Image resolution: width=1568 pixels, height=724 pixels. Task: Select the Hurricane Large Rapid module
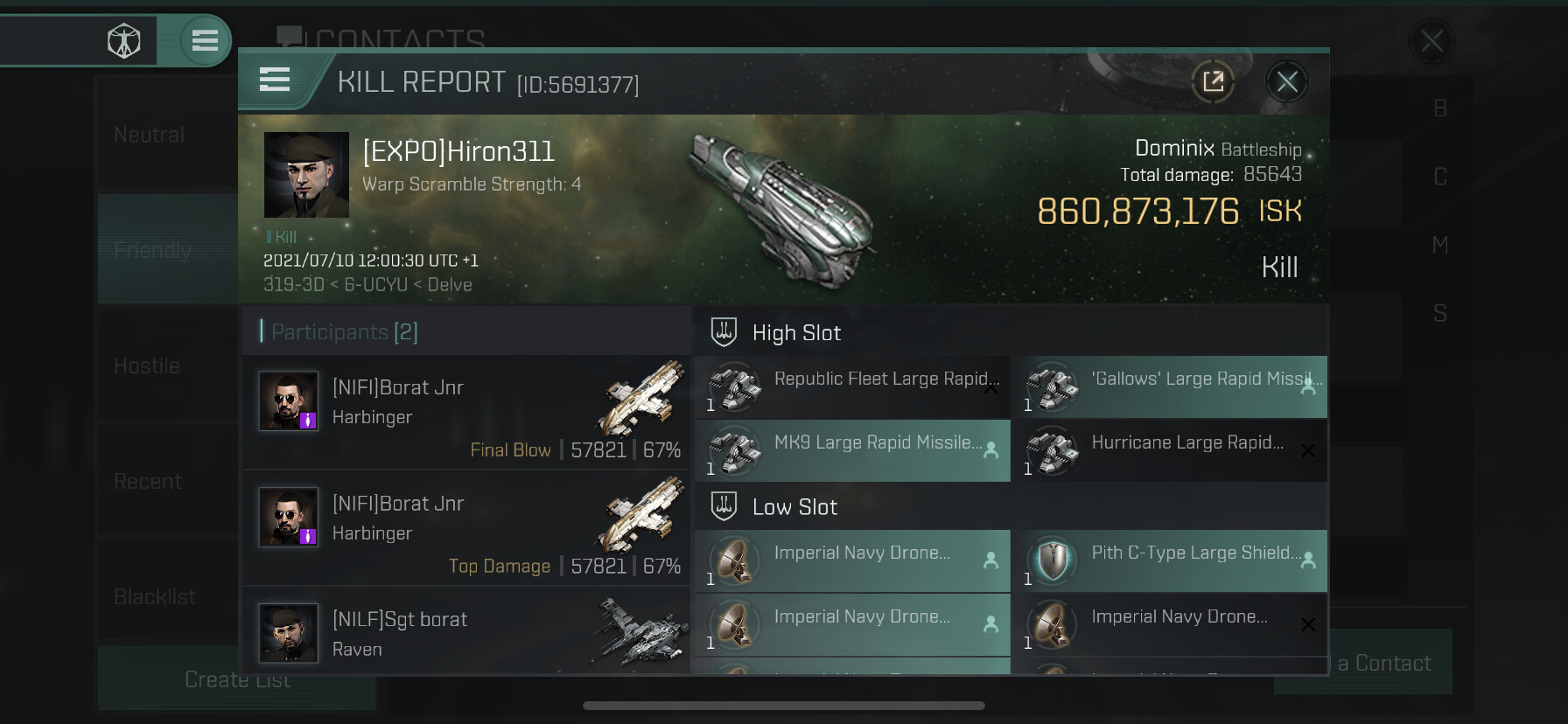(x=1169, y=451)
